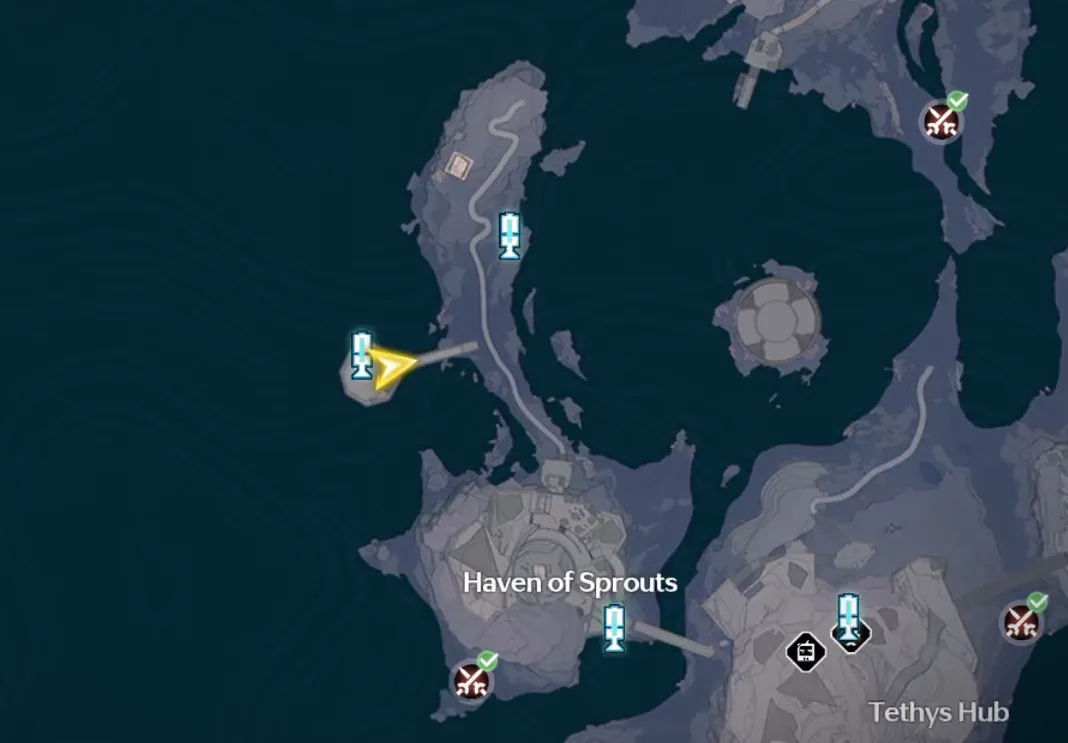Select the beacon below Haven of Sprouts label
The image size is (1068, 743).
click(x=614, y=627)
